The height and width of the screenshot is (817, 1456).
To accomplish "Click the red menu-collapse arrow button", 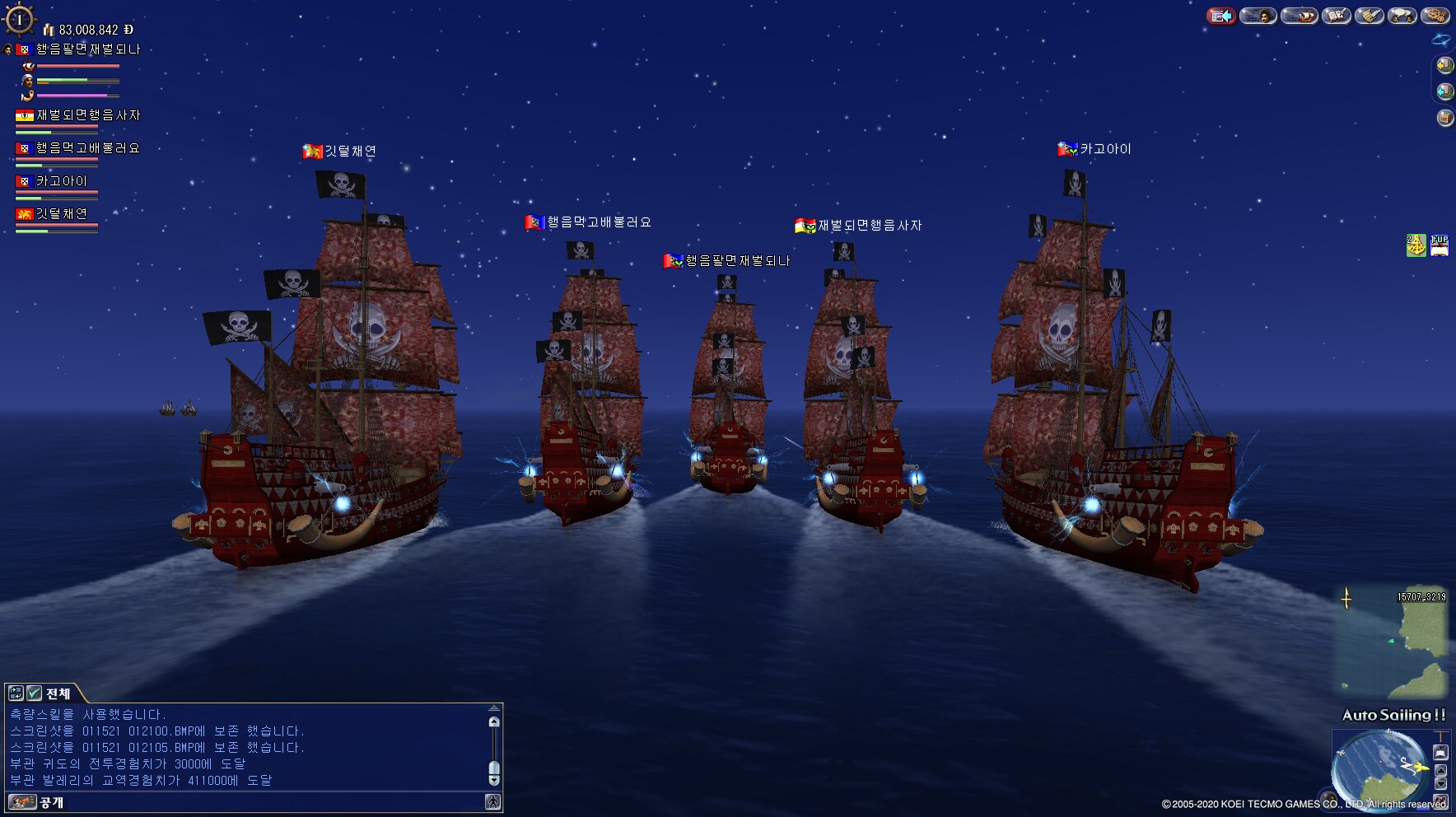I will [1221, 16].
